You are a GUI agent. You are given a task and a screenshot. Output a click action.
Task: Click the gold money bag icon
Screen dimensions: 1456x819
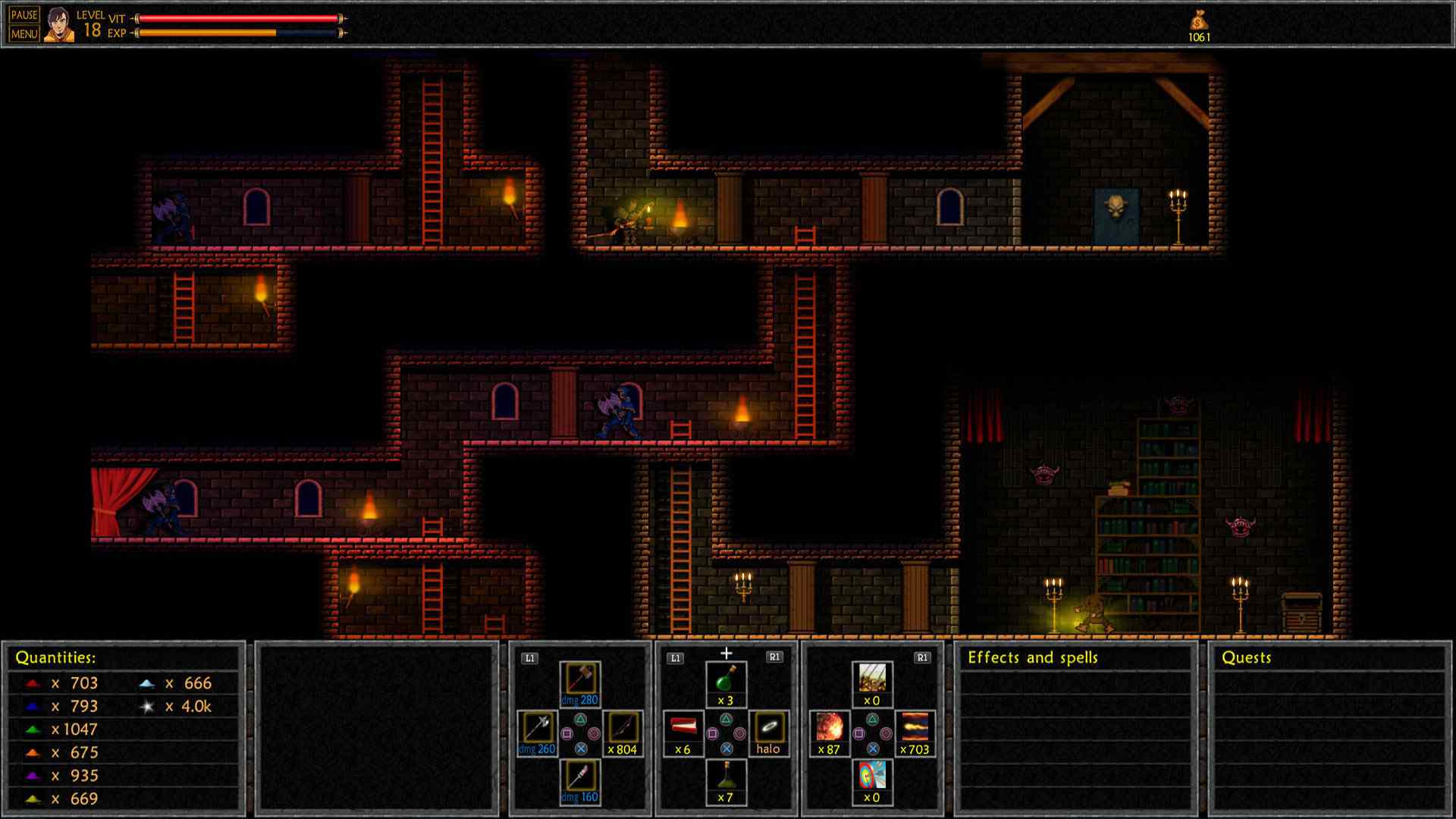click(x=1199, y=21)
